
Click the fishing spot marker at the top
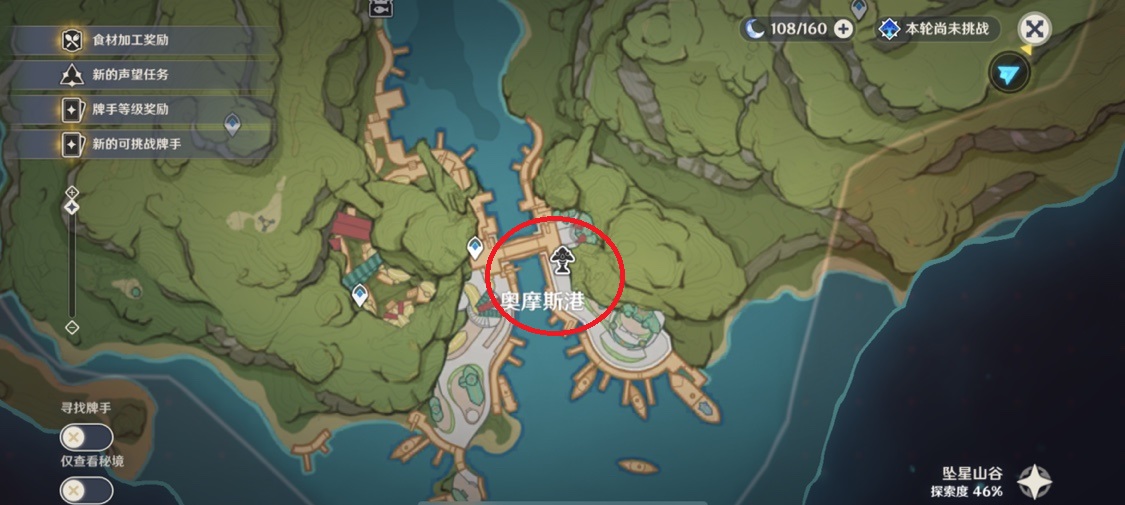tap(380, 8)
